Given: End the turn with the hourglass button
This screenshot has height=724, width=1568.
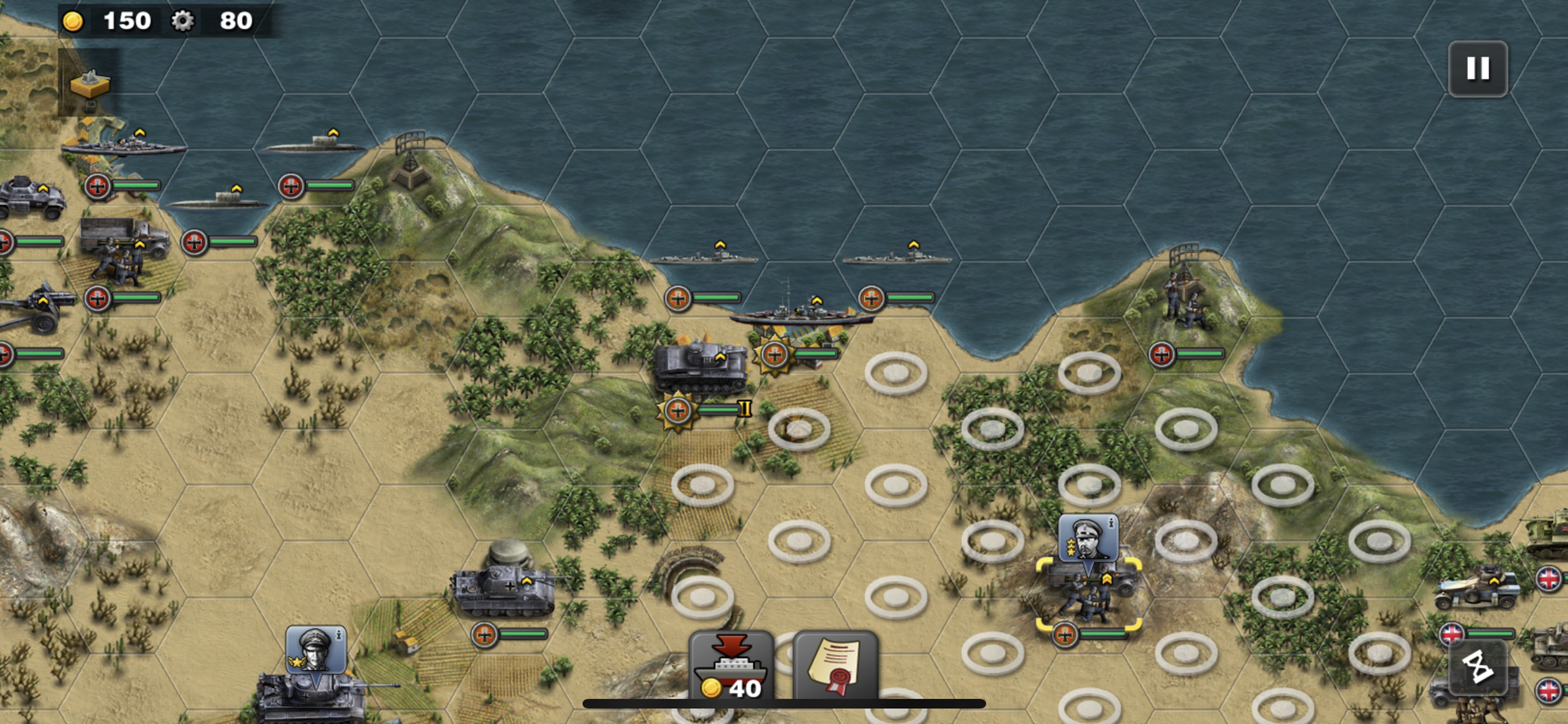Looking at the screenshot, I should click(x=1478, y=667).
